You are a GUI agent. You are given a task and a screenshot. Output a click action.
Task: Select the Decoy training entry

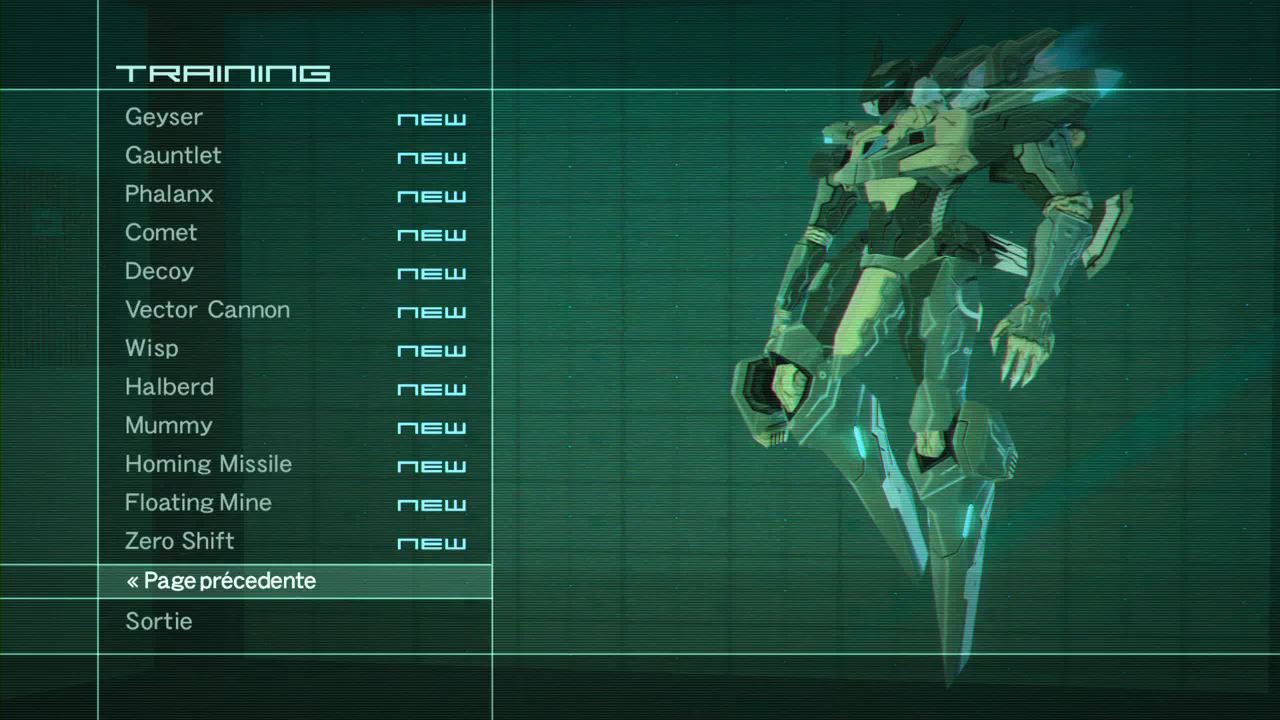point(159,271)
